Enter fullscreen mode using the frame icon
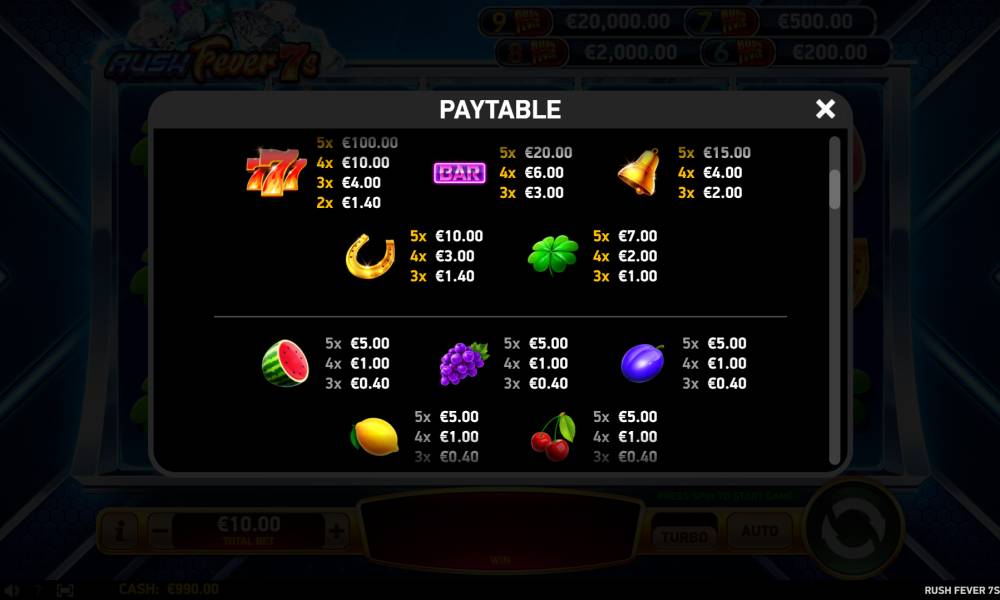 (x=65, y=590)
